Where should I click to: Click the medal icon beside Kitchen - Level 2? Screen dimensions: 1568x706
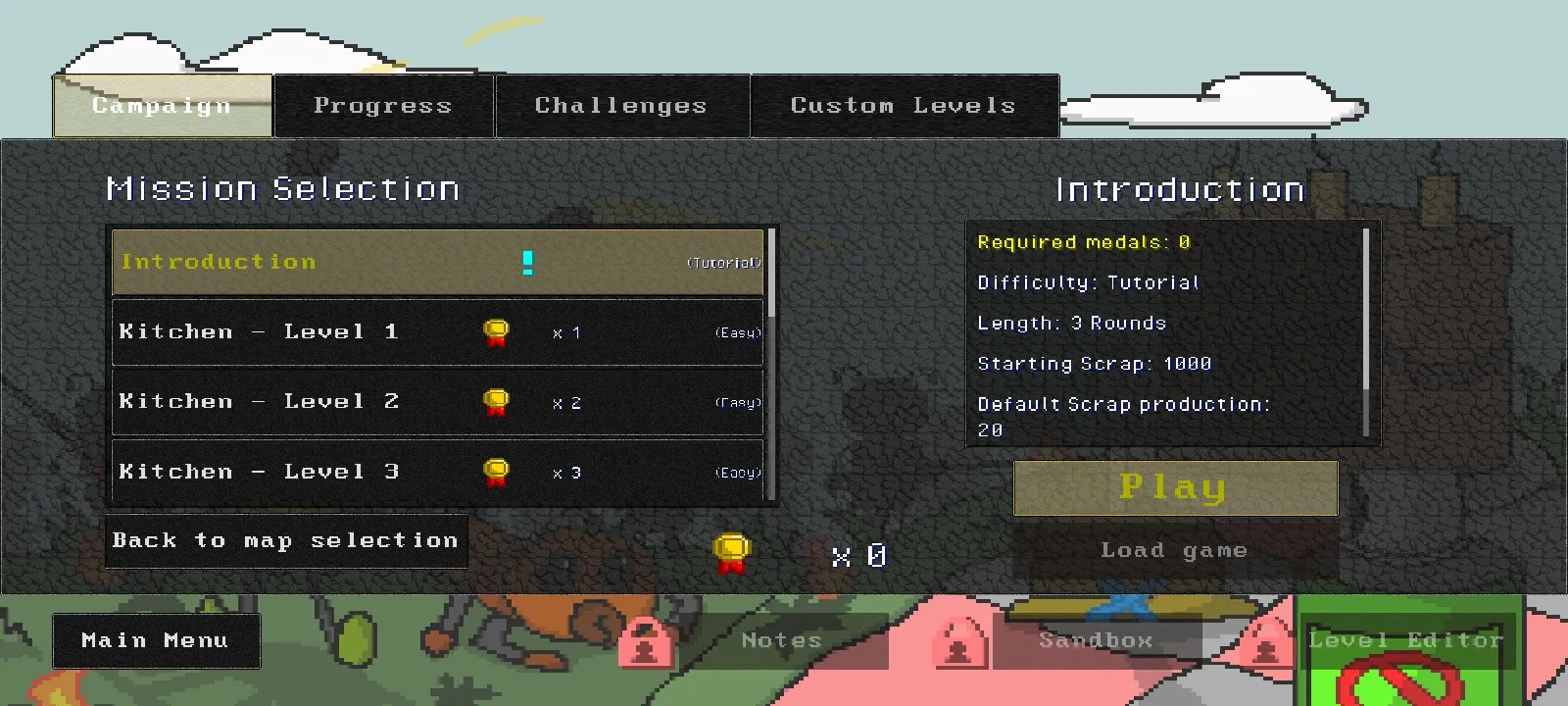(x=497, y=402)
